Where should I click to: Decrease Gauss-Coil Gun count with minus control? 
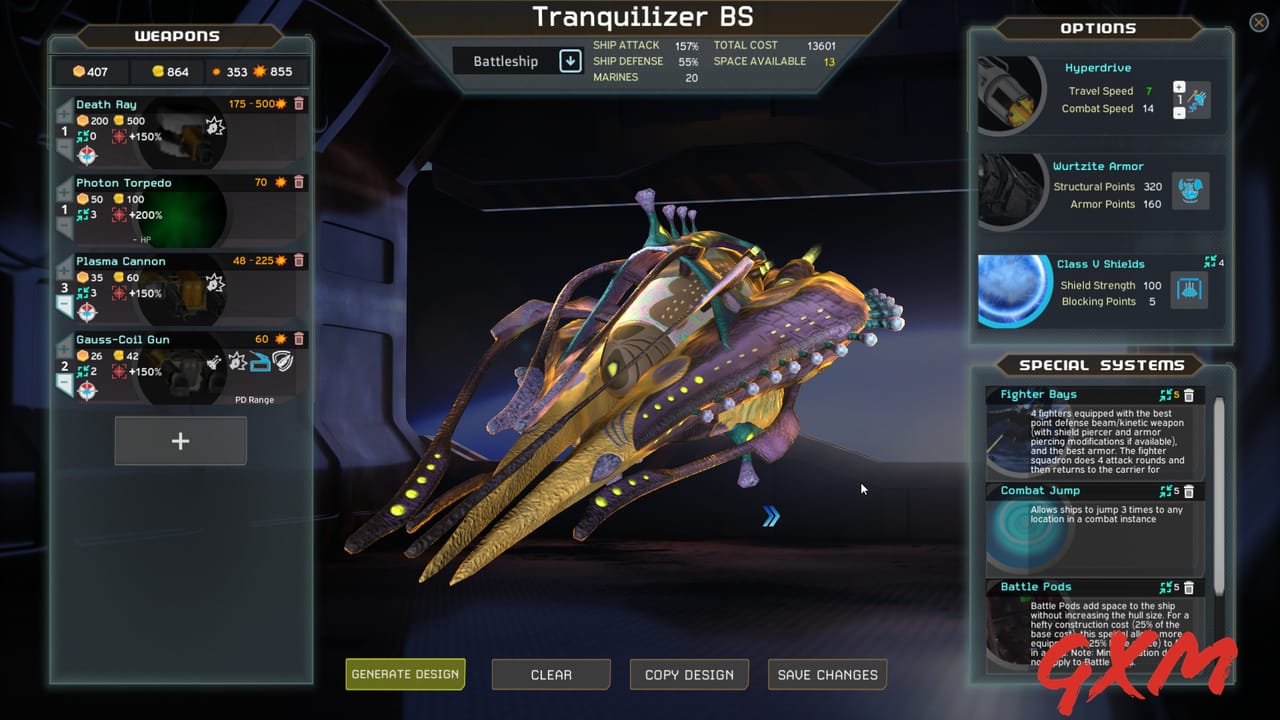pos(65,381)
